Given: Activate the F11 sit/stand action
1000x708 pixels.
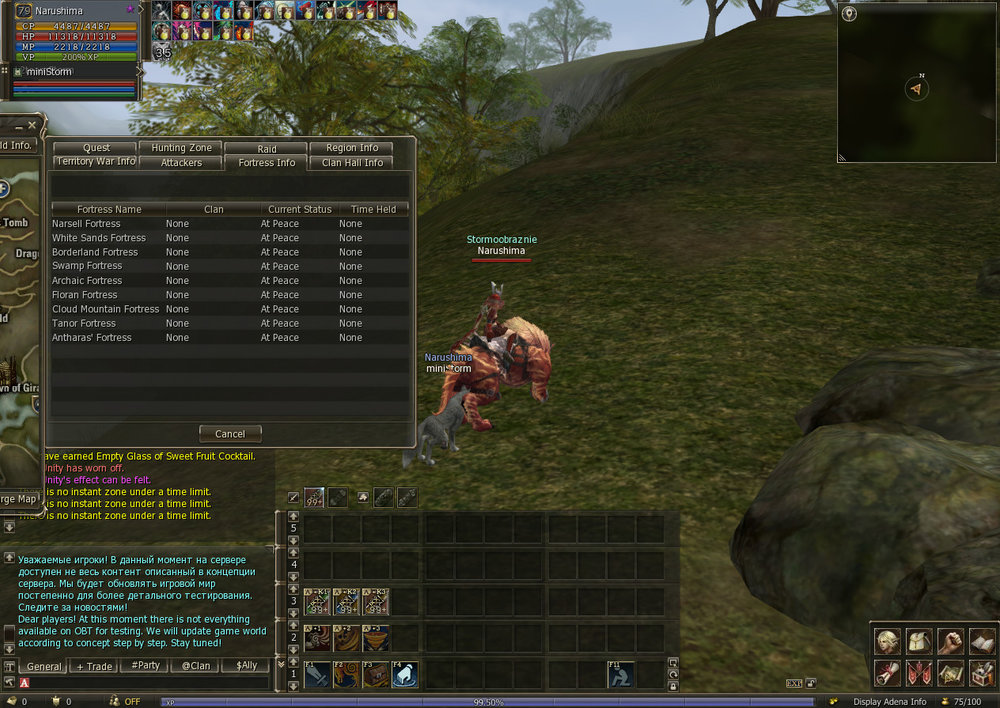Looking at the screenshot, I should pos(620,675).
